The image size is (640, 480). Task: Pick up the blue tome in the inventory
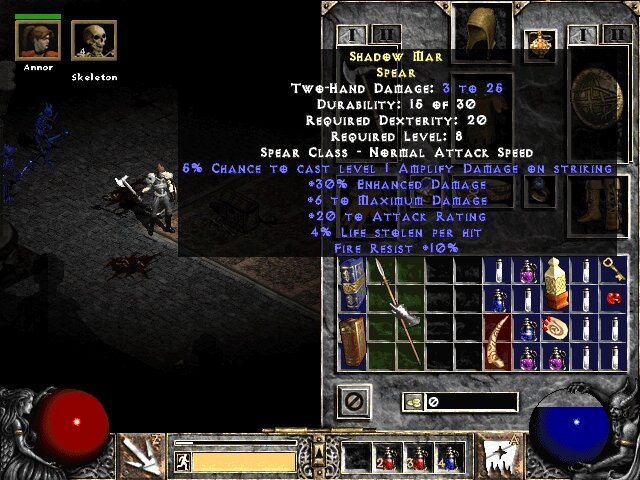click(x=352, y=283)
